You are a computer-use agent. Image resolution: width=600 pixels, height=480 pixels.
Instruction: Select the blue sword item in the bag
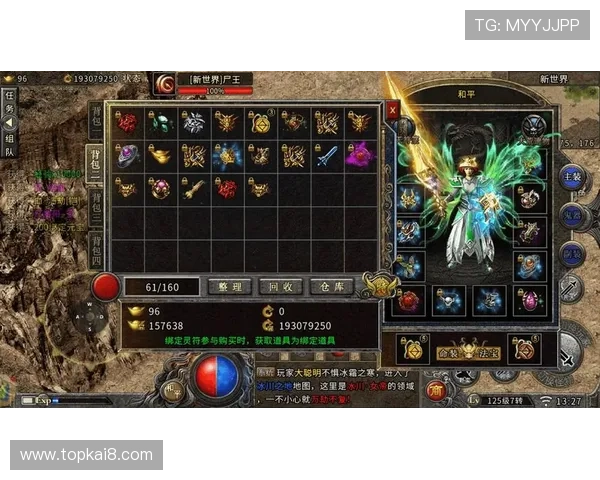327,155
